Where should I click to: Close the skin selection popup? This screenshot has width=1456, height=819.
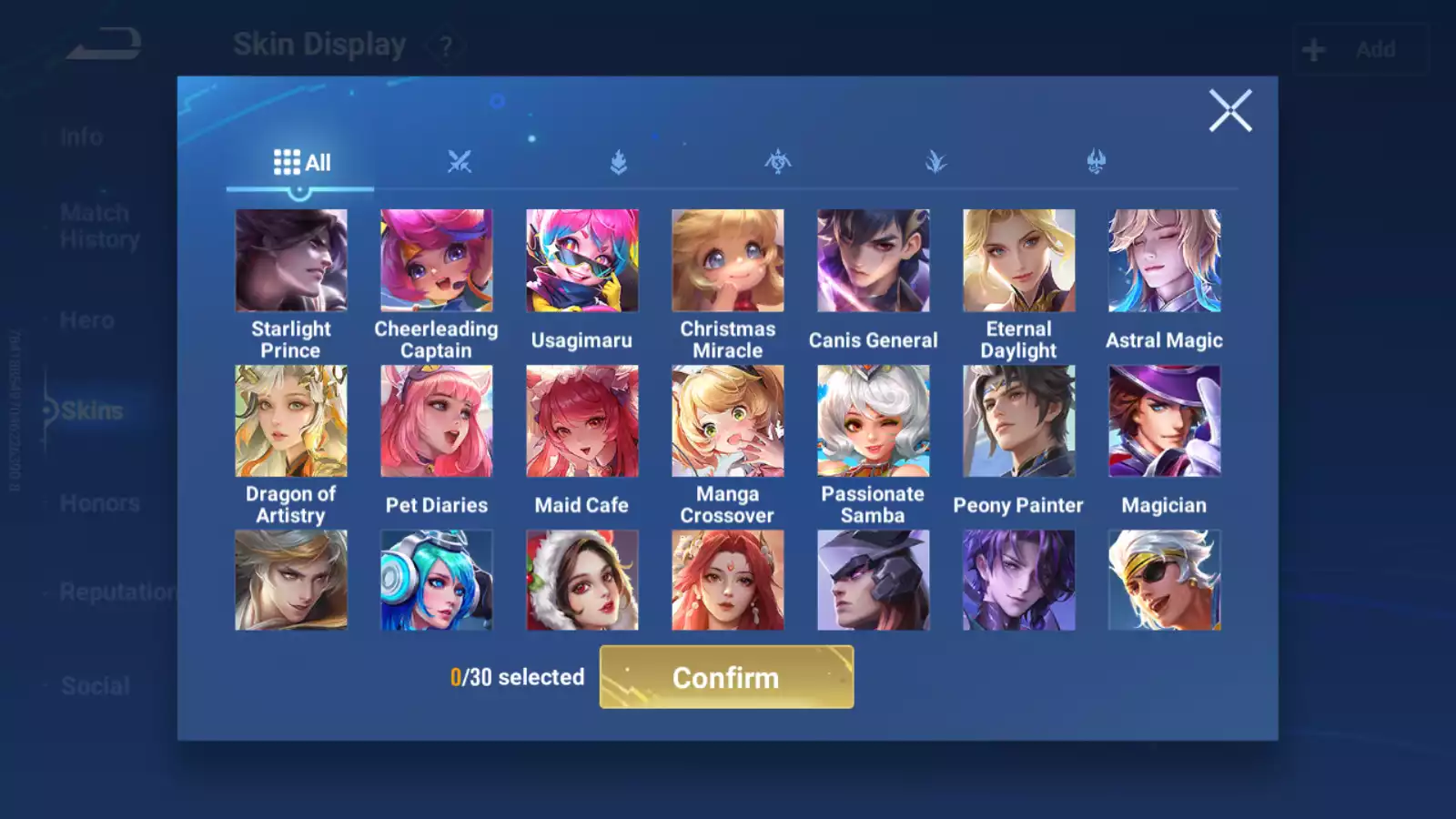1230,111
